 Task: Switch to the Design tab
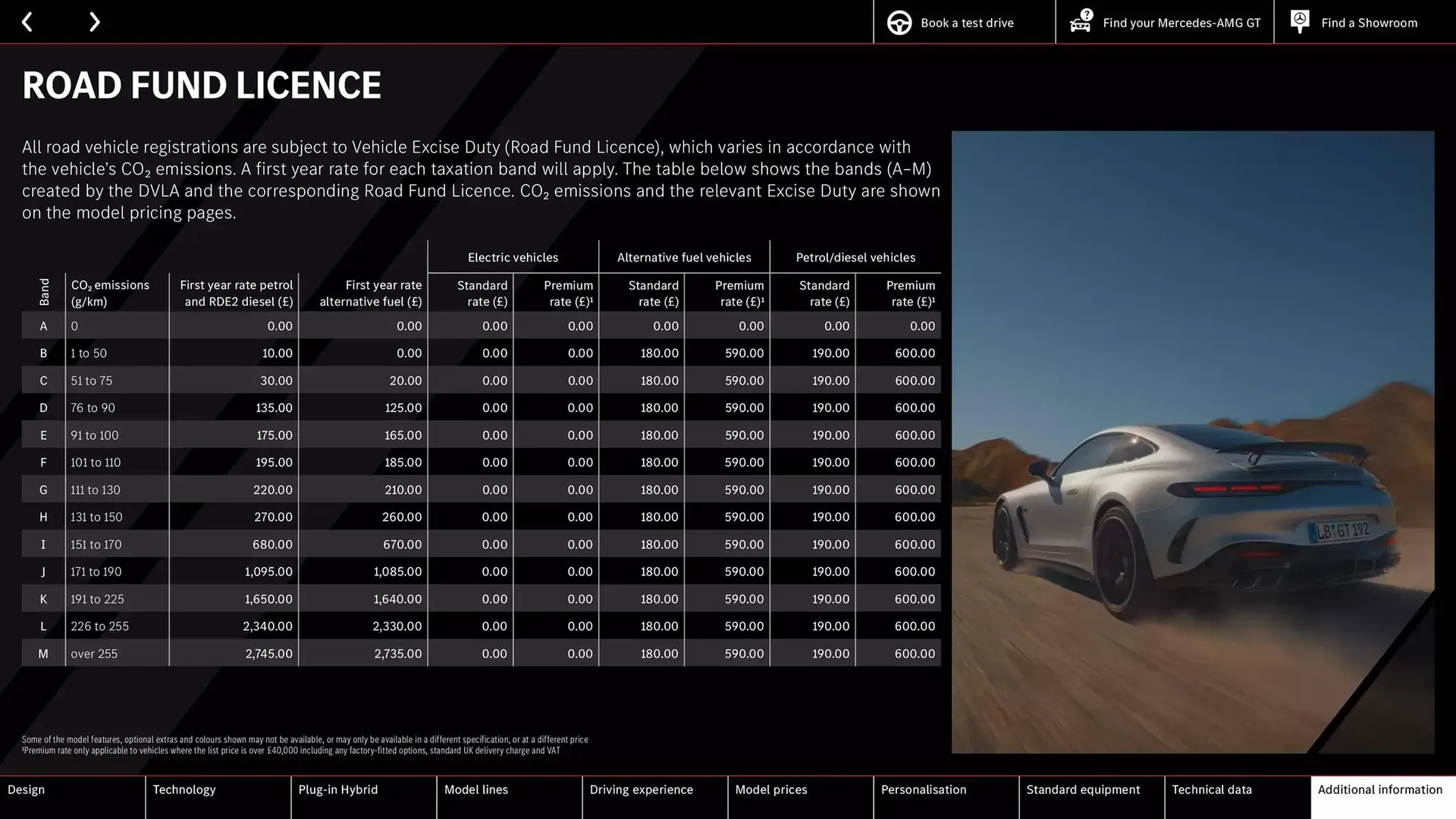coord(72,796)
